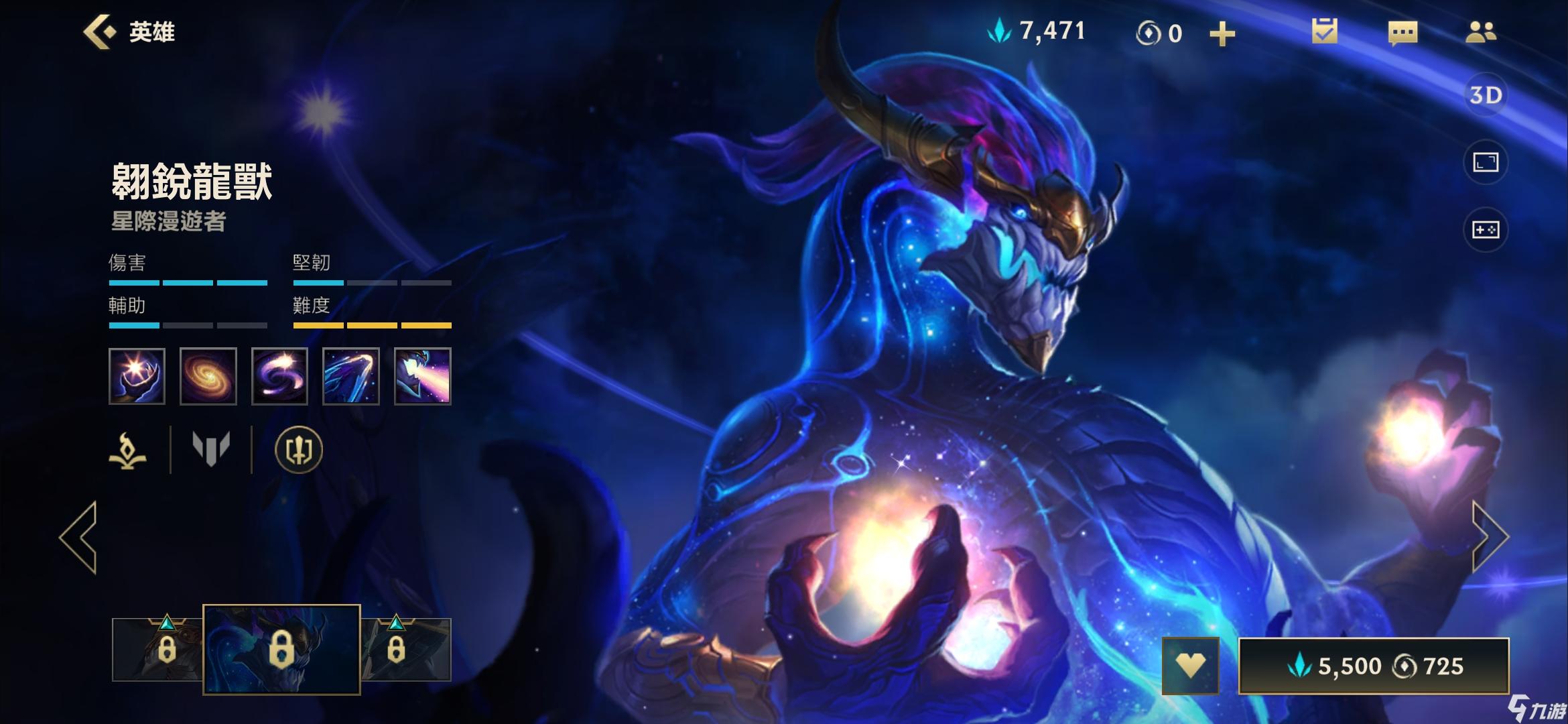Buy the champion for 5,500 or 725
Image resolution: width=1568 pixels, height=724 pixels.
point(1374,666)
